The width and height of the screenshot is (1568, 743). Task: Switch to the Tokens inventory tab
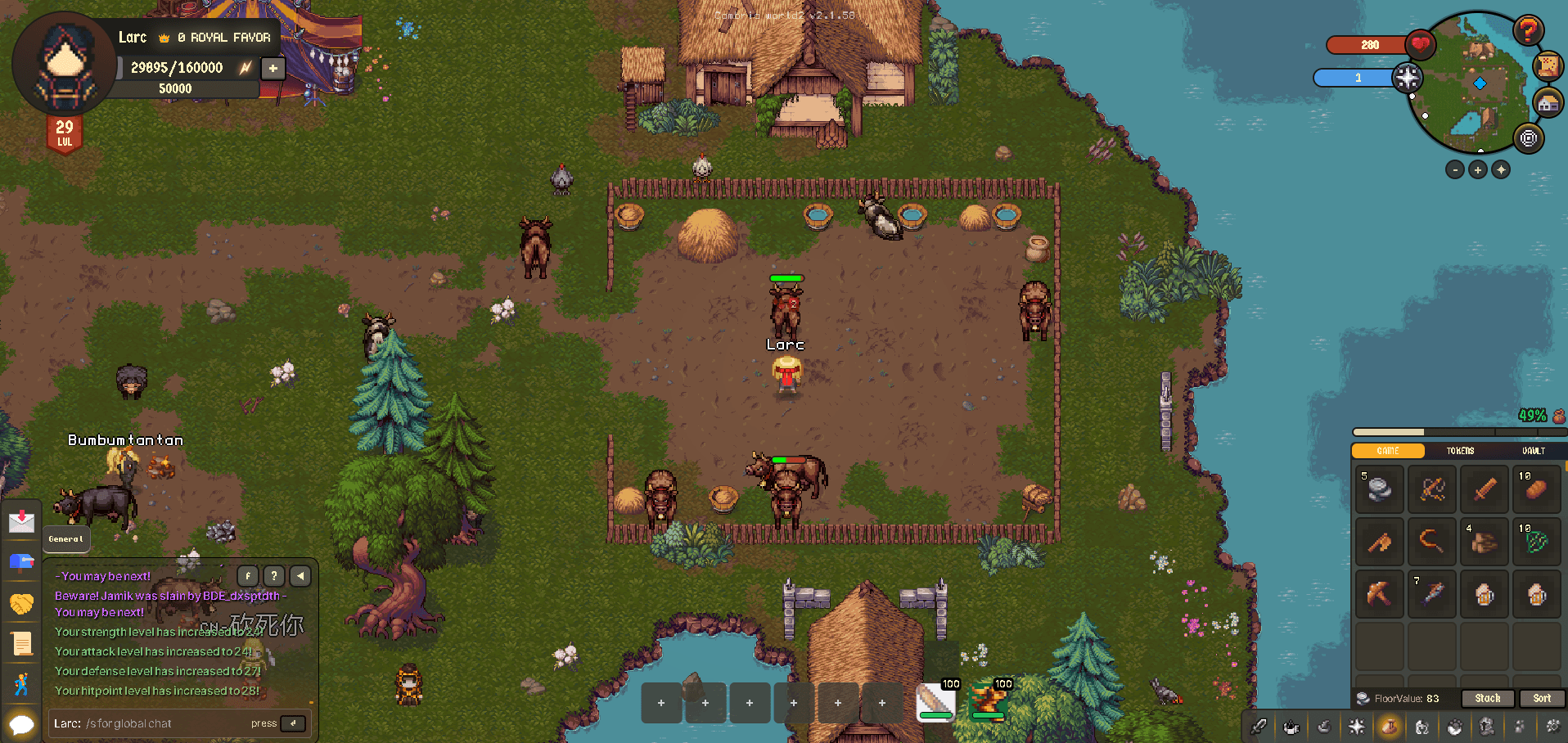pos(1460,451)
